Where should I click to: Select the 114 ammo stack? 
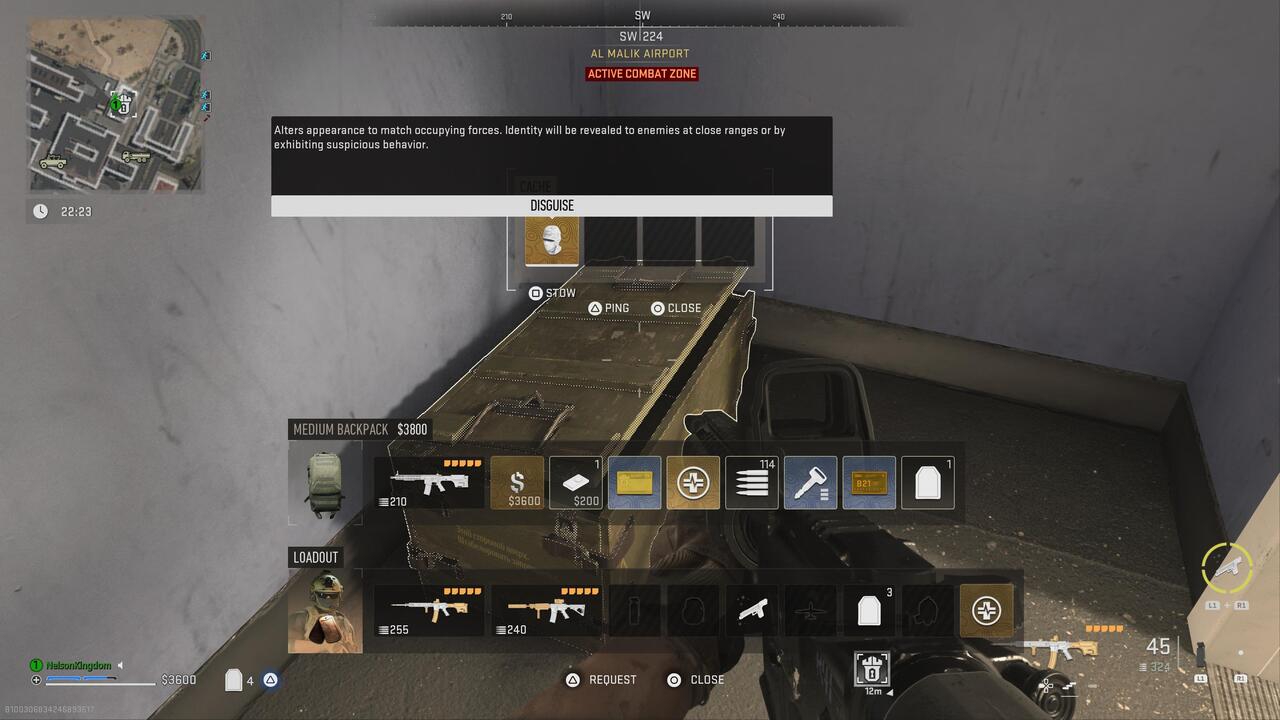(x=751, y=482)
